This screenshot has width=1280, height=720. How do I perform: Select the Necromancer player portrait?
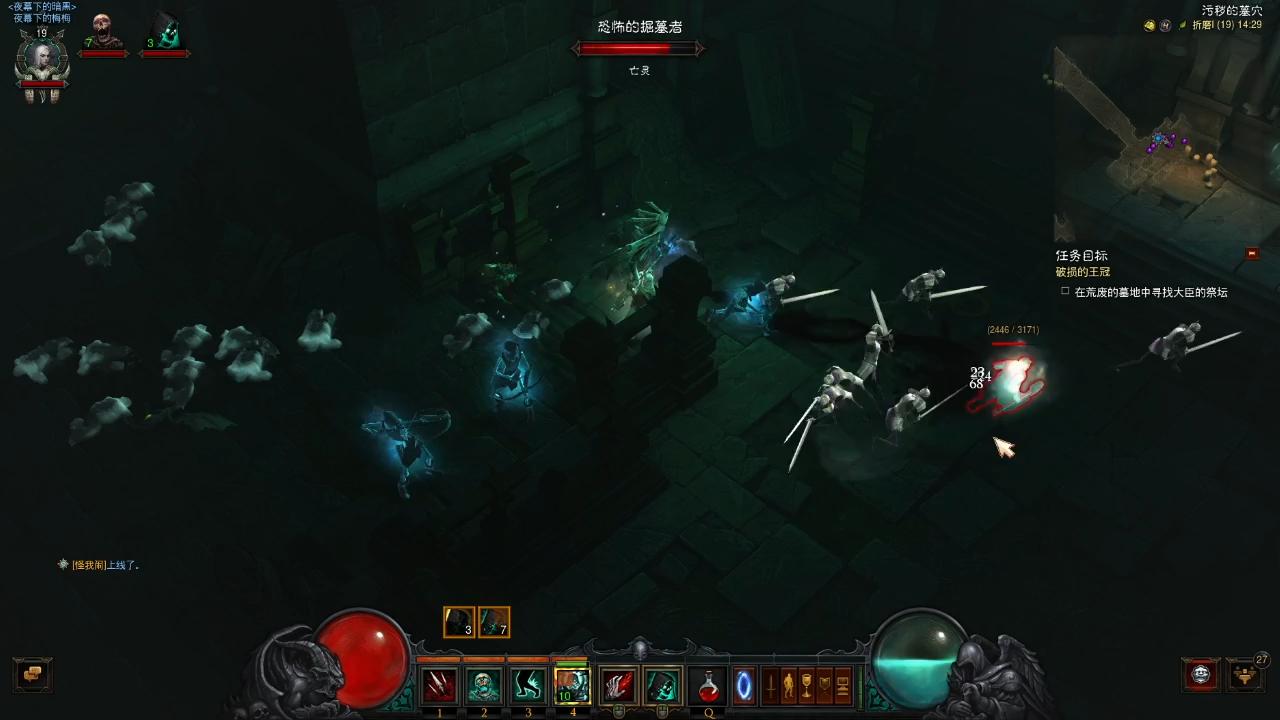point(41,62)
